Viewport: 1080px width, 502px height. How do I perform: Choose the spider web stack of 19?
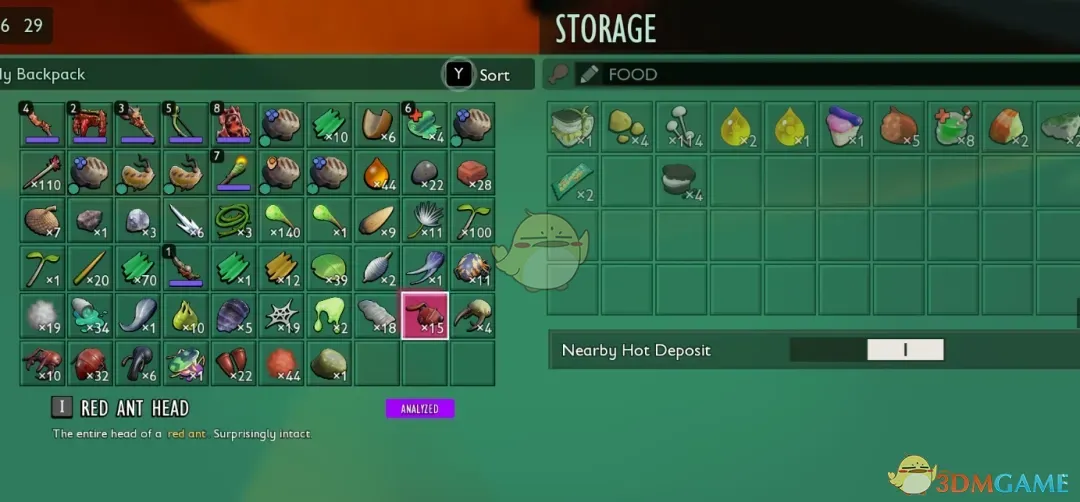click(x=281, y=315)
